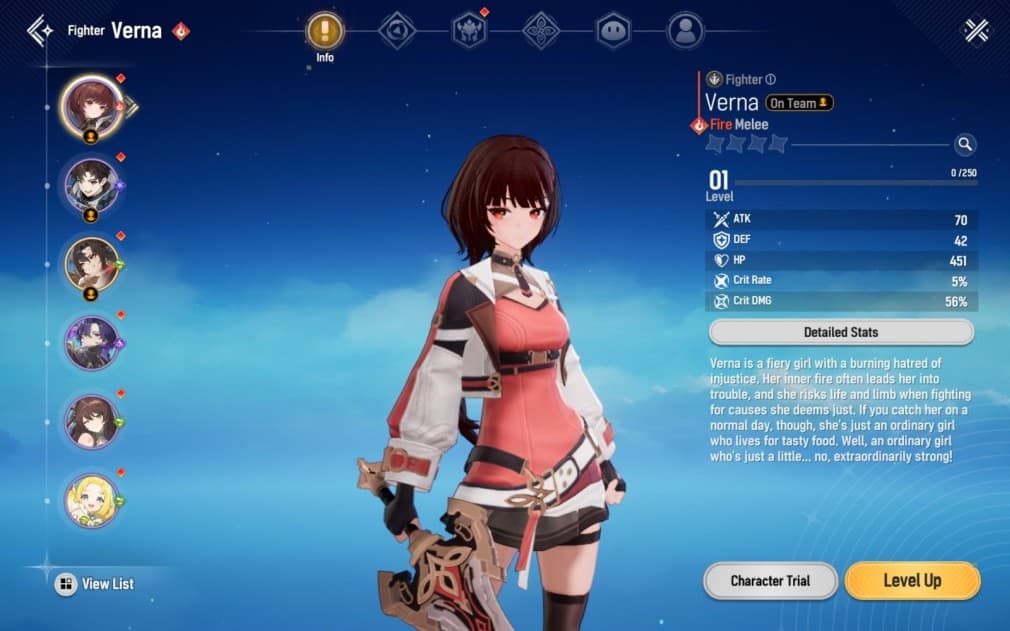Choose the blonde girl fighter portrait
Viewport: 1010px width, 631px height.
[x=92, y=500]
